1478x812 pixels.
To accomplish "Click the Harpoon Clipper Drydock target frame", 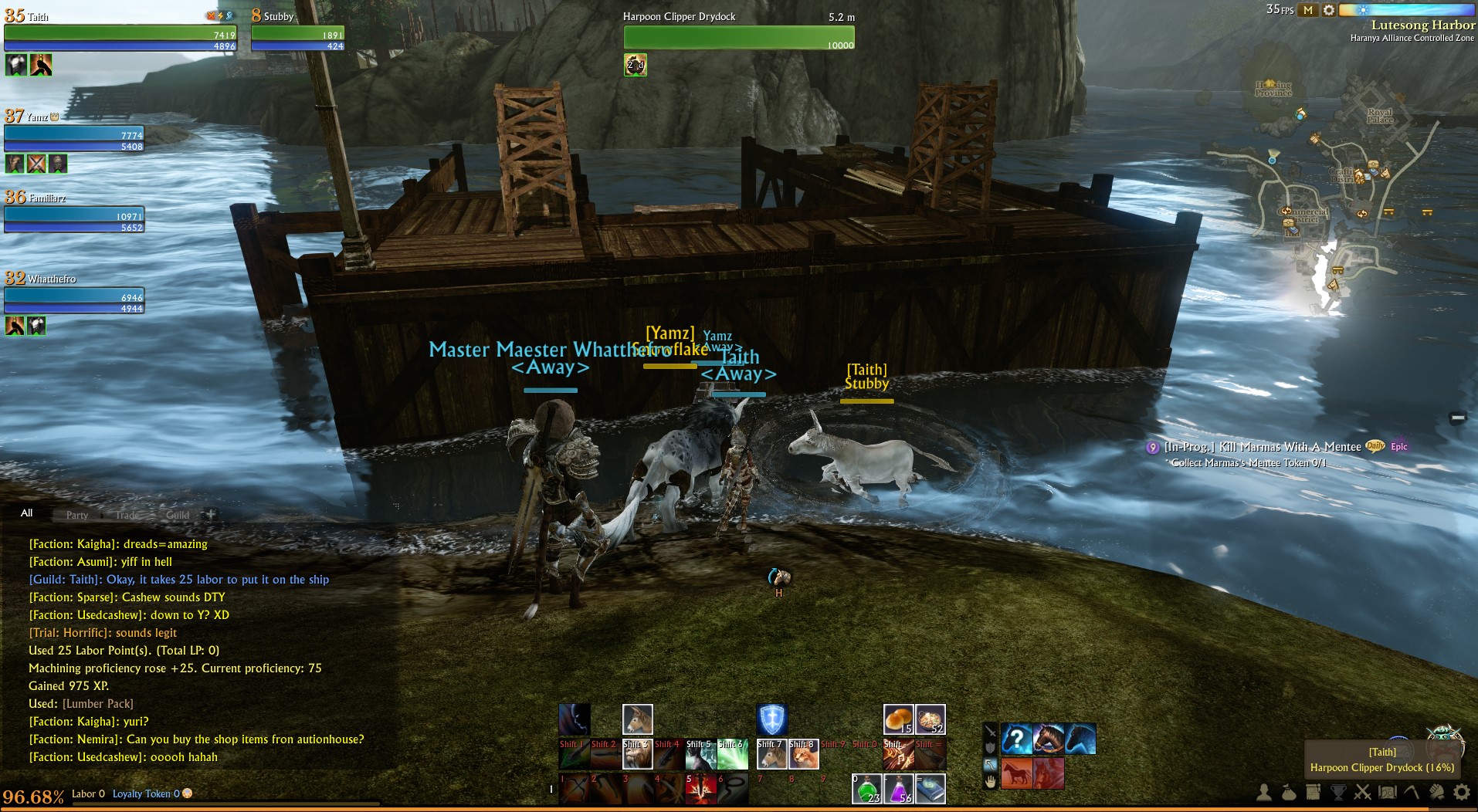I will 739,36.
